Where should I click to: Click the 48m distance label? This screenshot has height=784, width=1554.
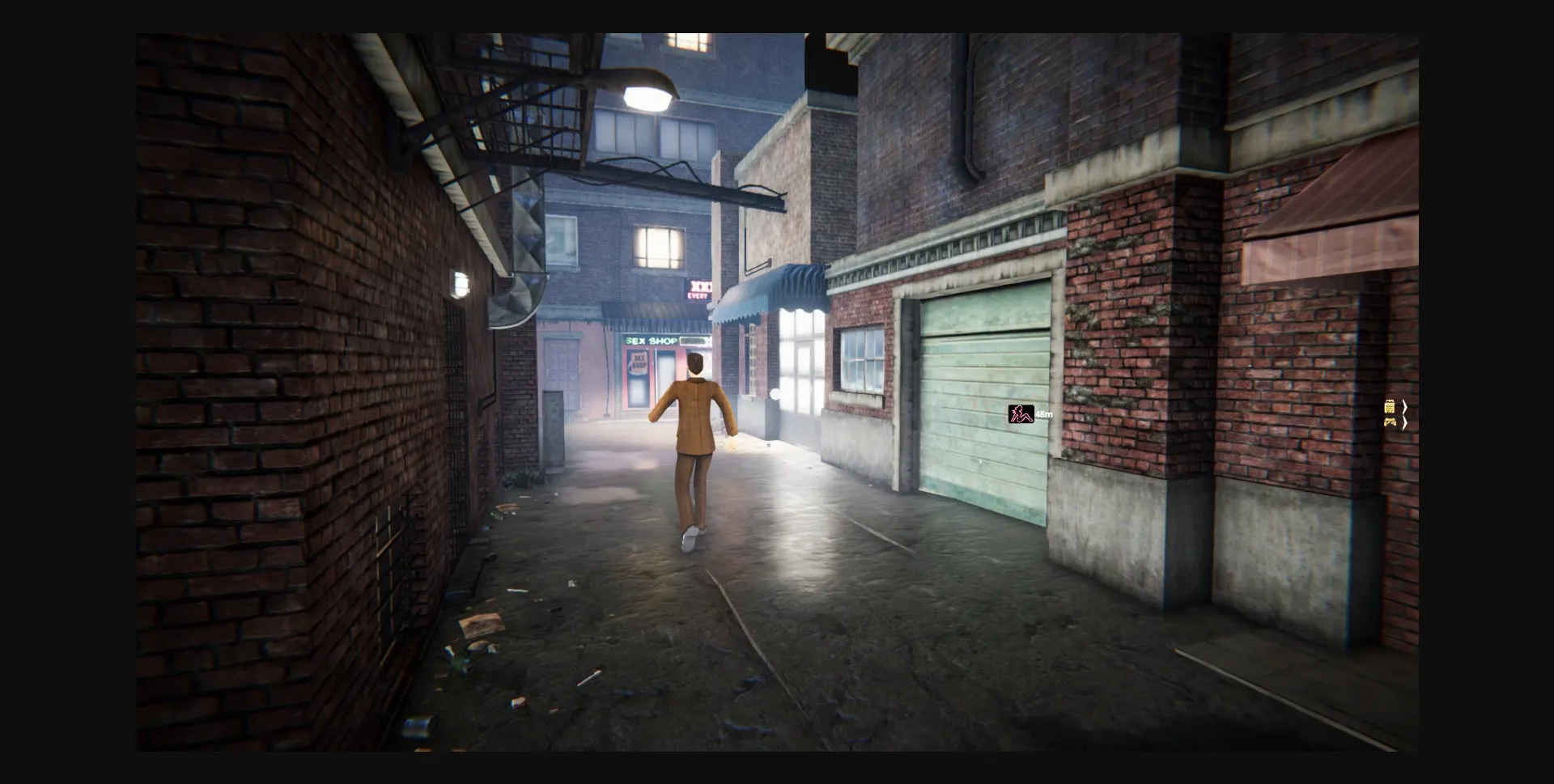point(1044,413)
